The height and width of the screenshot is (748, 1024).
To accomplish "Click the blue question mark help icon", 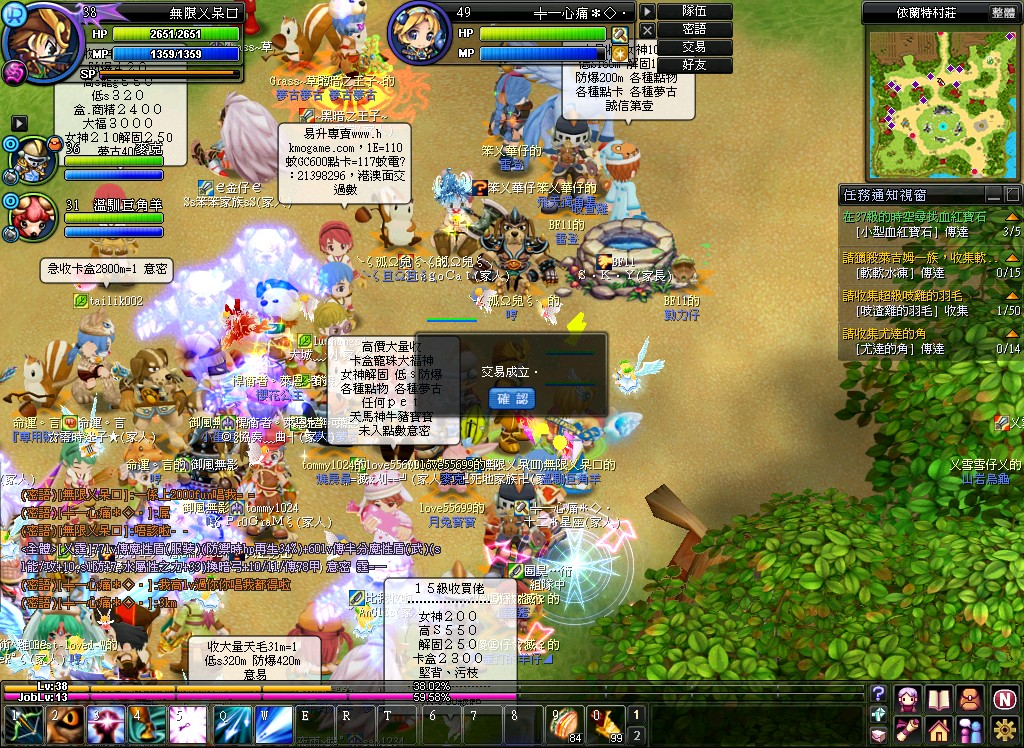I will [x=878, y=693].
